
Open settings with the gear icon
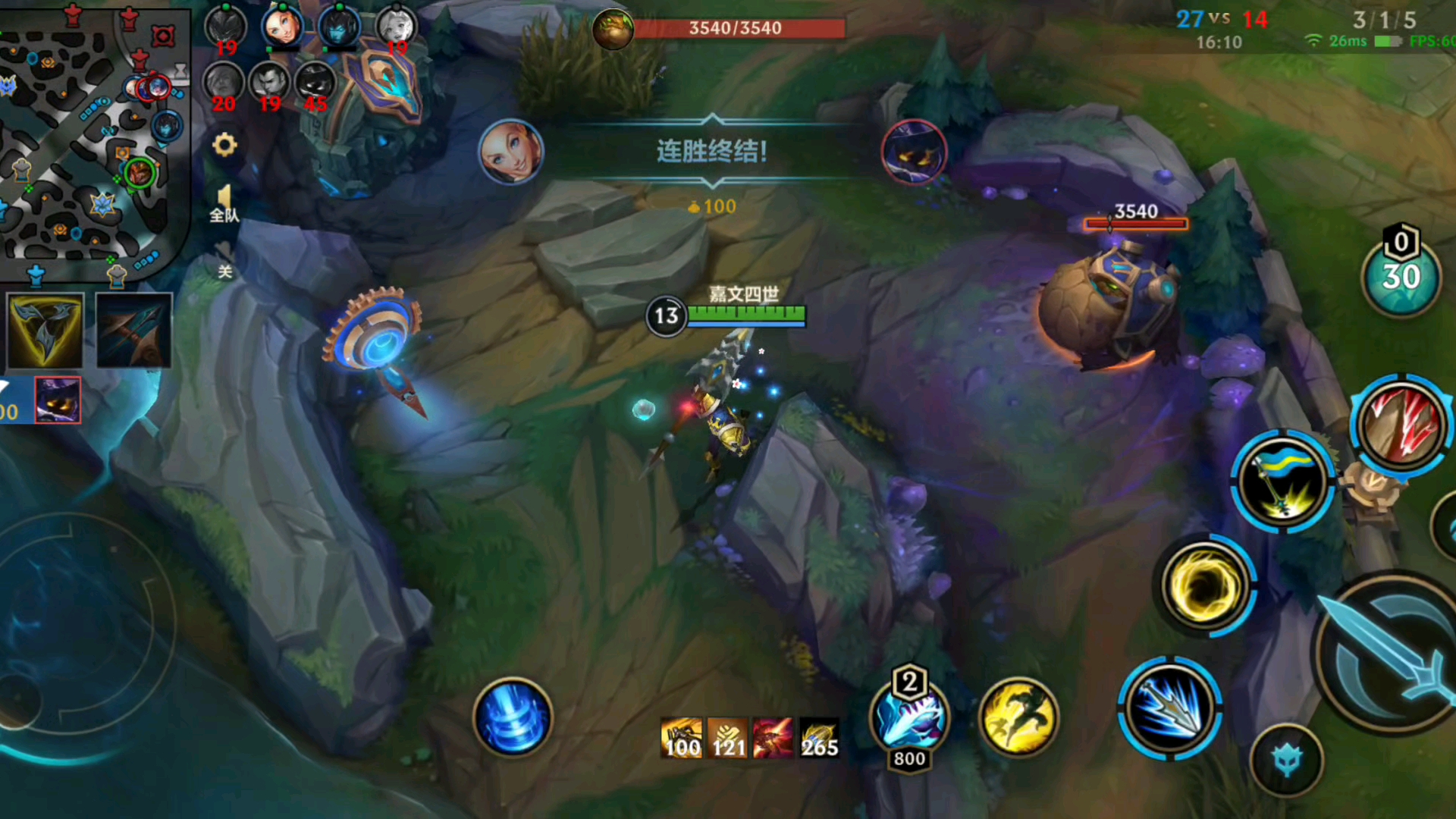tap(224, 144)
